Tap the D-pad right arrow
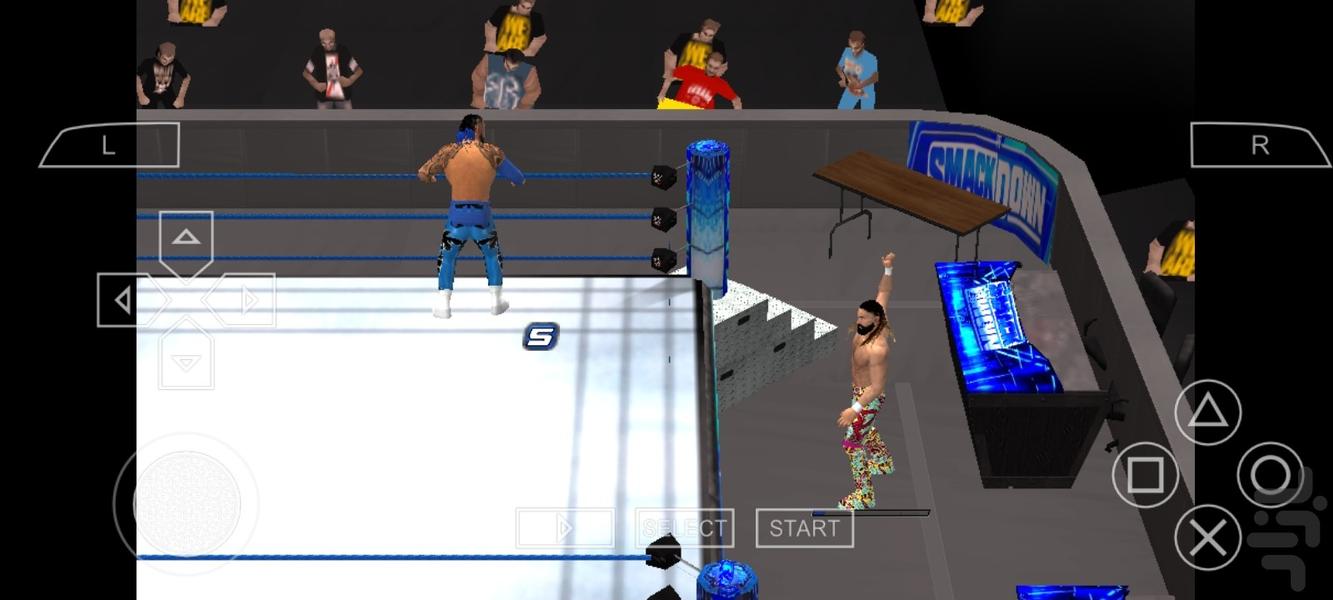1333x600 pixels. (x=248, y=300)
